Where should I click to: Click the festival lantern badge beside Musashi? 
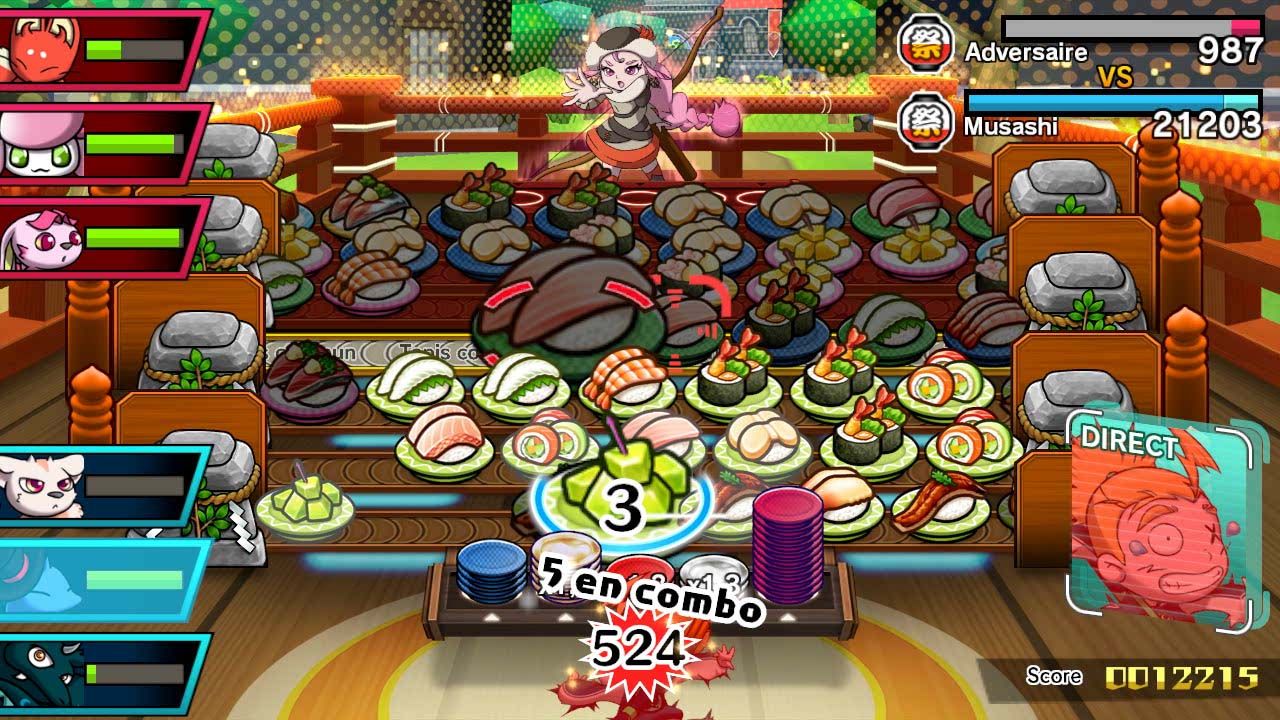(x=926, y=125)
